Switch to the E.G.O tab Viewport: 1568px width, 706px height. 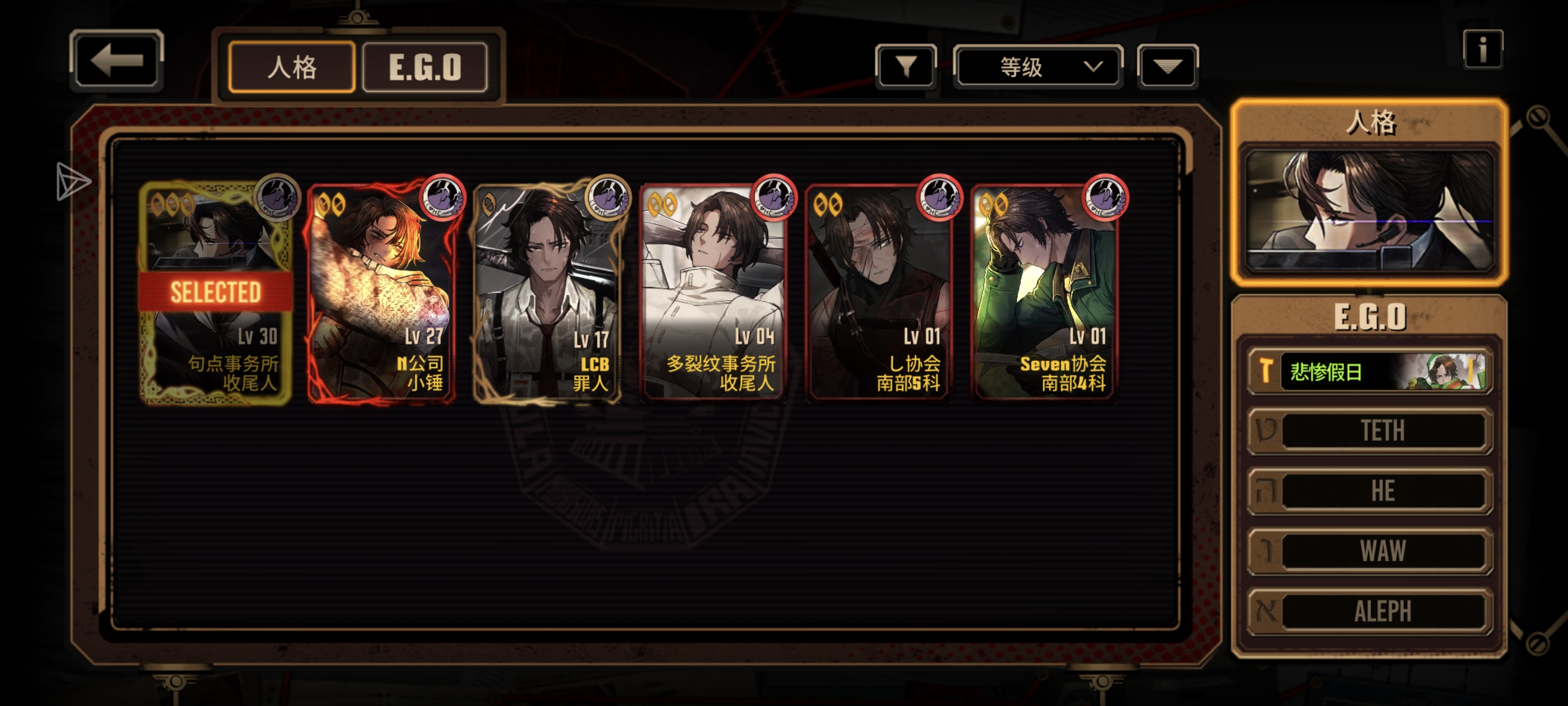[425, 67]
